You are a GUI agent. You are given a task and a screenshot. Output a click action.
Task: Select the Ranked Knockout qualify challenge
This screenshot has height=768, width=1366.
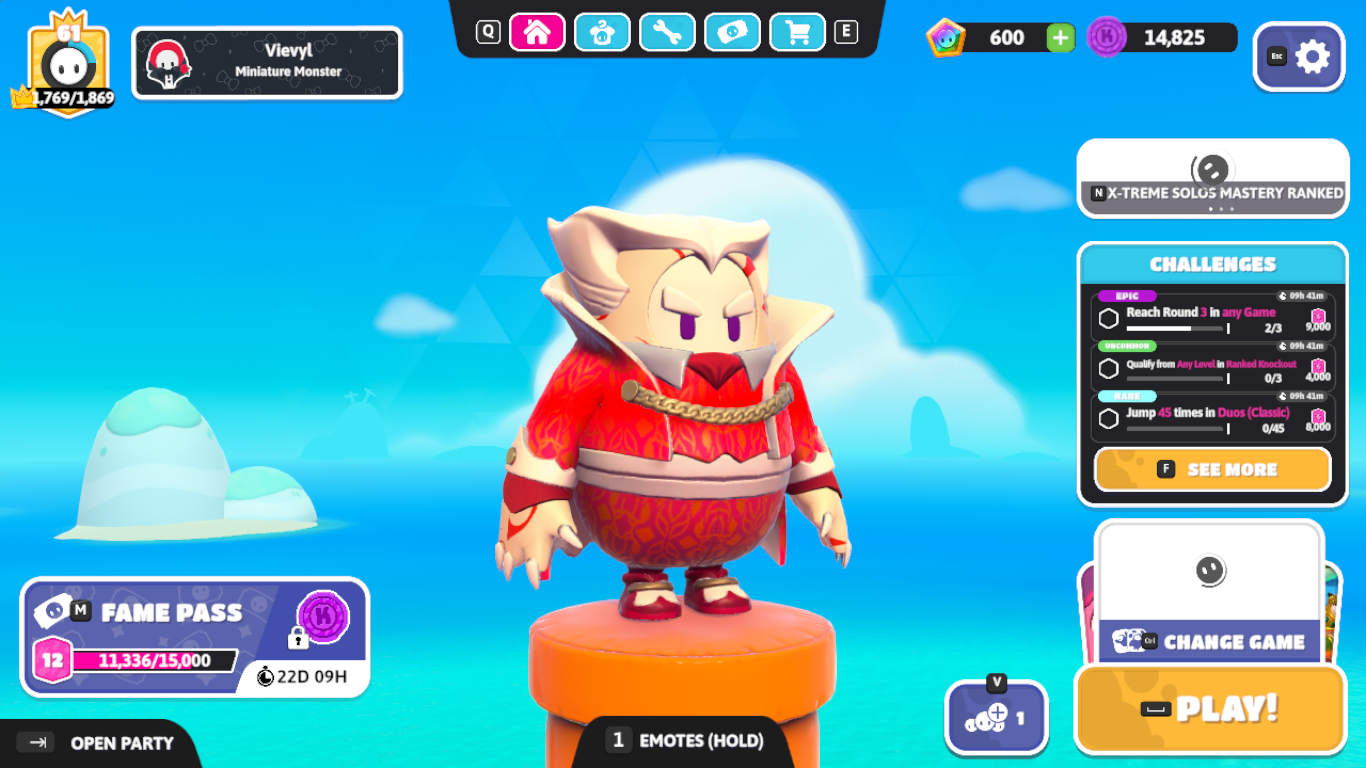pos(1213,369)
